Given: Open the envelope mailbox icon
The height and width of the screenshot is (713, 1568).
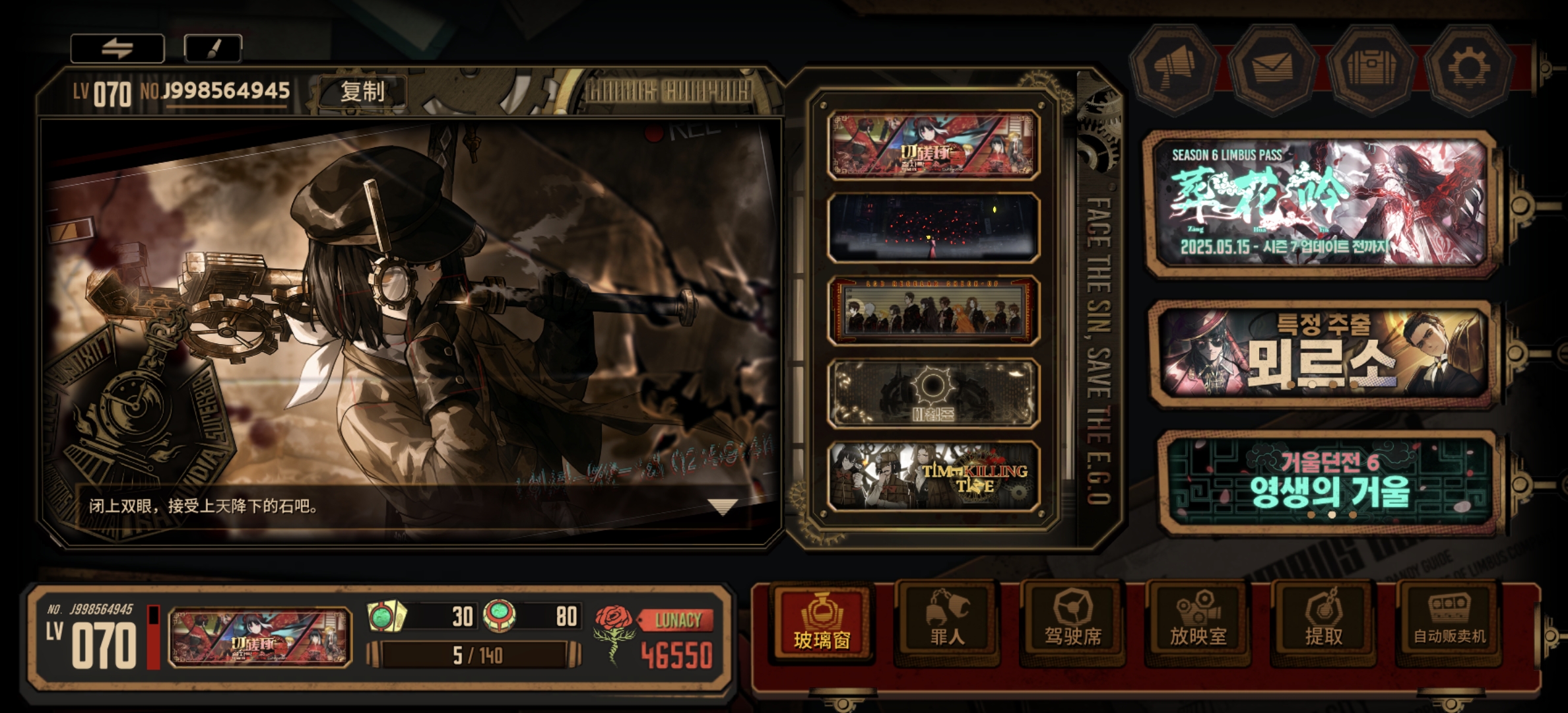Looking at the screenshot, I should coord(1272,67).
